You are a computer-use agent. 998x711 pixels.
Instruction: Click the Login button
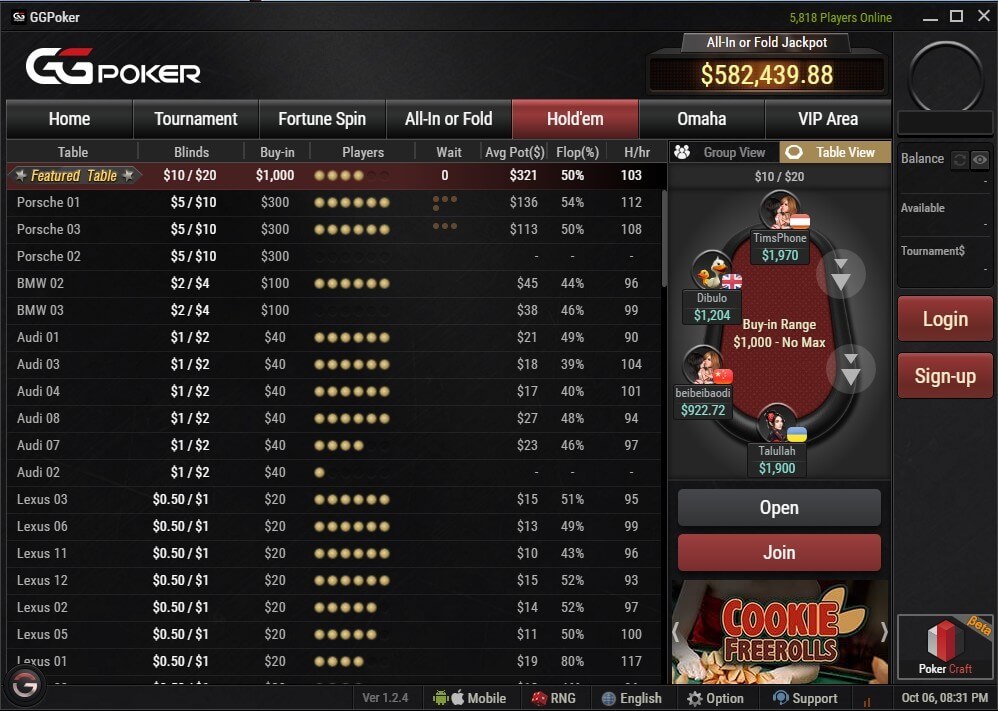[x=945, y=320]
